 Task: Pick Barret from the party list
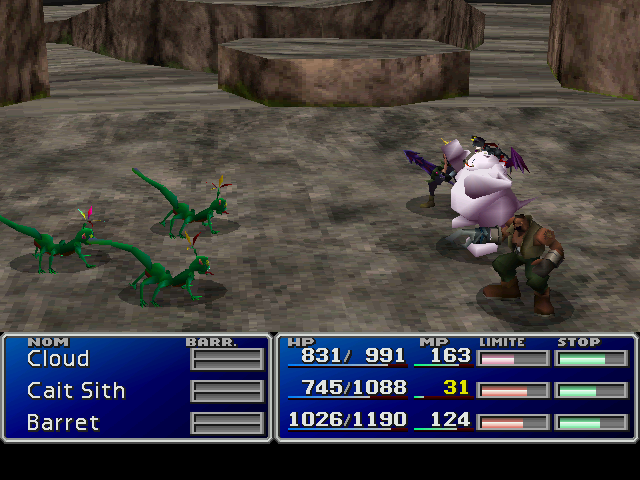[63, 422]
